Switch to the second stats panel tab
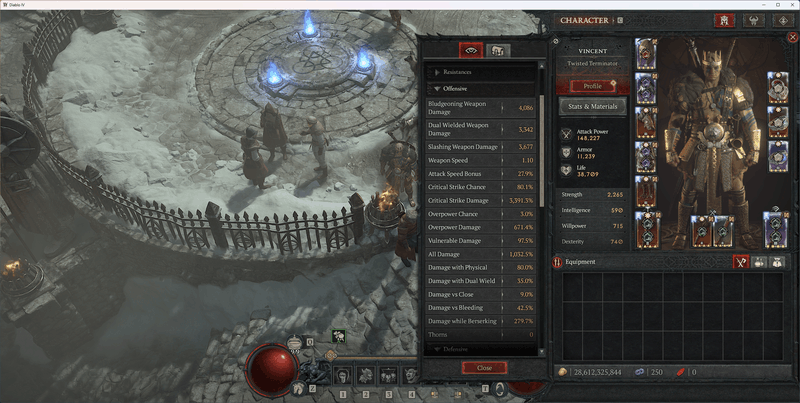This screenshot has height=403, width=800. [x=497, y=50]
